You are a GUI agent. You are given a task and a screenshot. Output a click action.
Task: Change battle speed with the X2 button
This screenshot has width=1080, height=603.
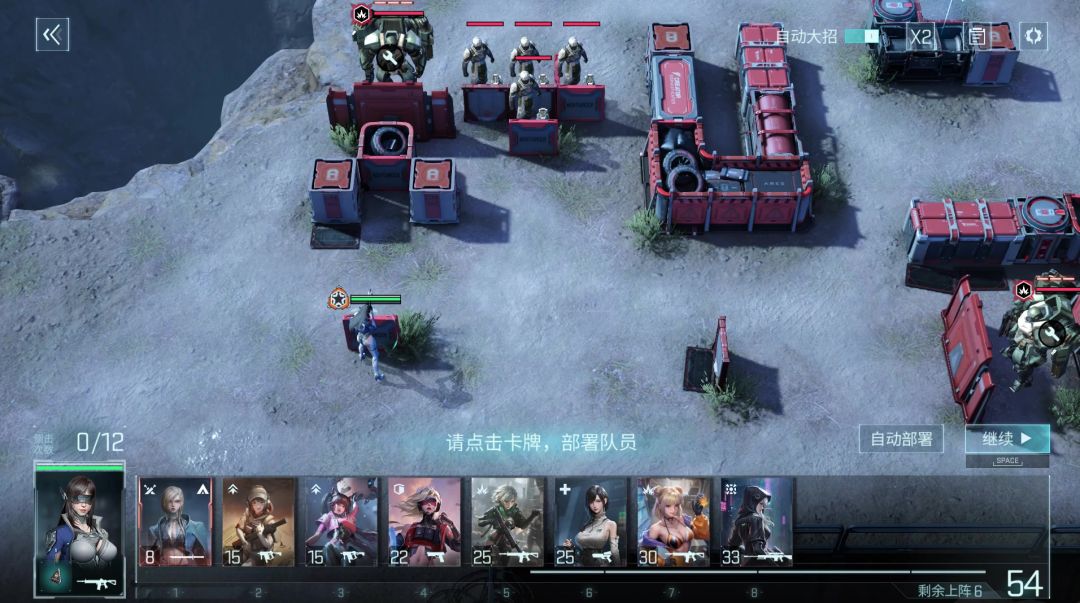pyautogui.click(x=920, y=36)
